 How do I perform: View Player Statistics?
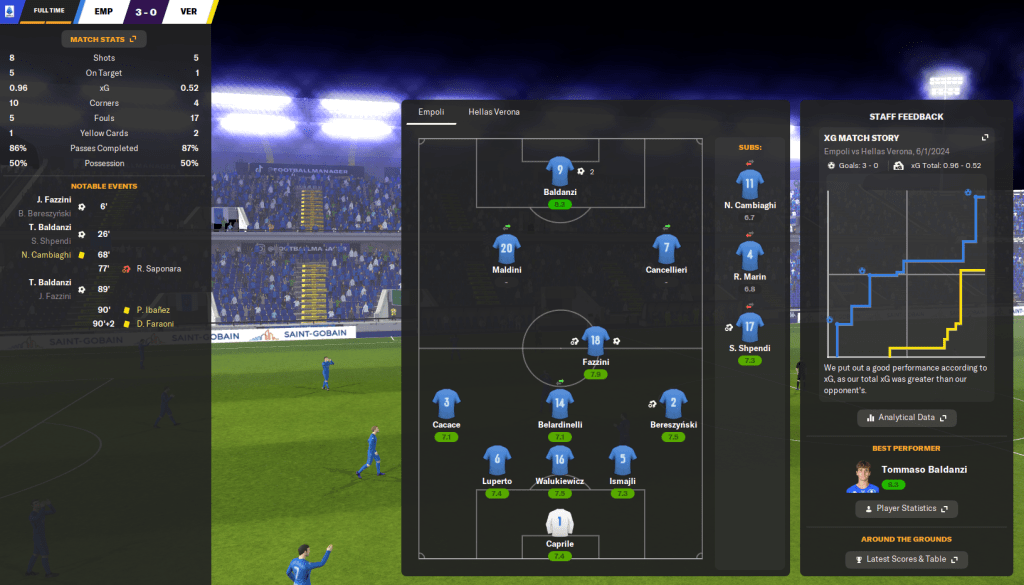[x=907, y=509]
